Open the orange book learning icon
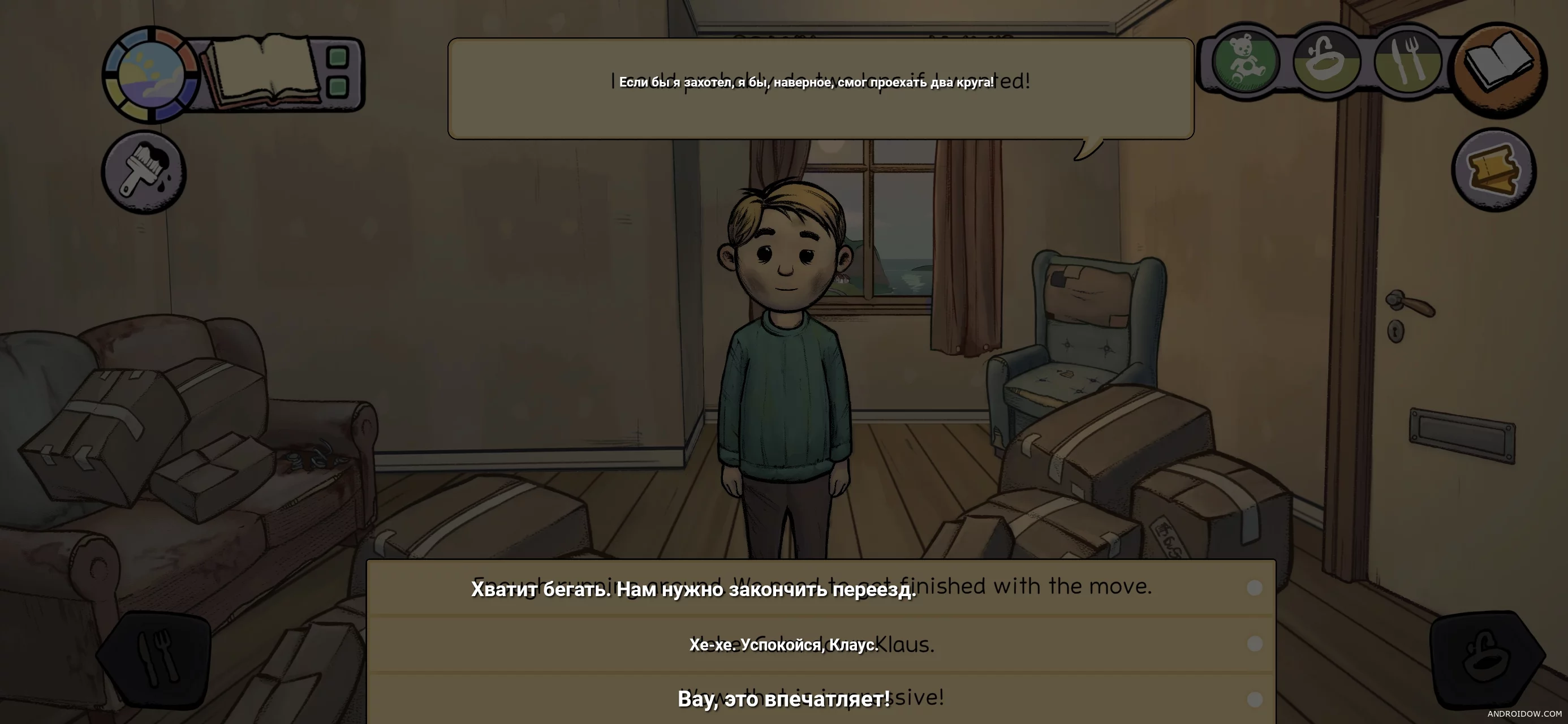The height and width of the screenshot is (724, 1568). click(x=1498, y=67)
